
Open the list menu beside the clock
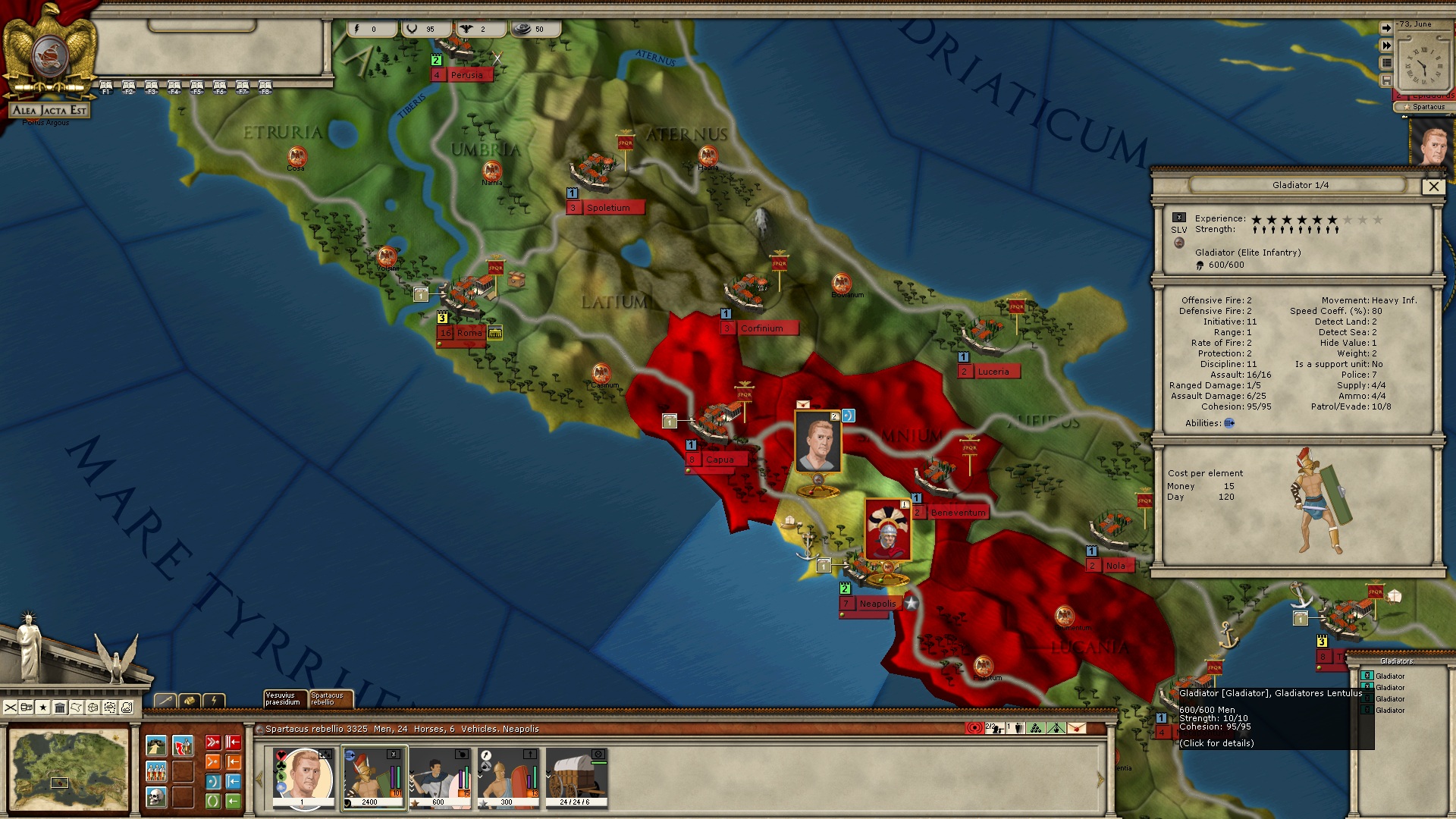pyautogui.click(x=1386, y=63)
